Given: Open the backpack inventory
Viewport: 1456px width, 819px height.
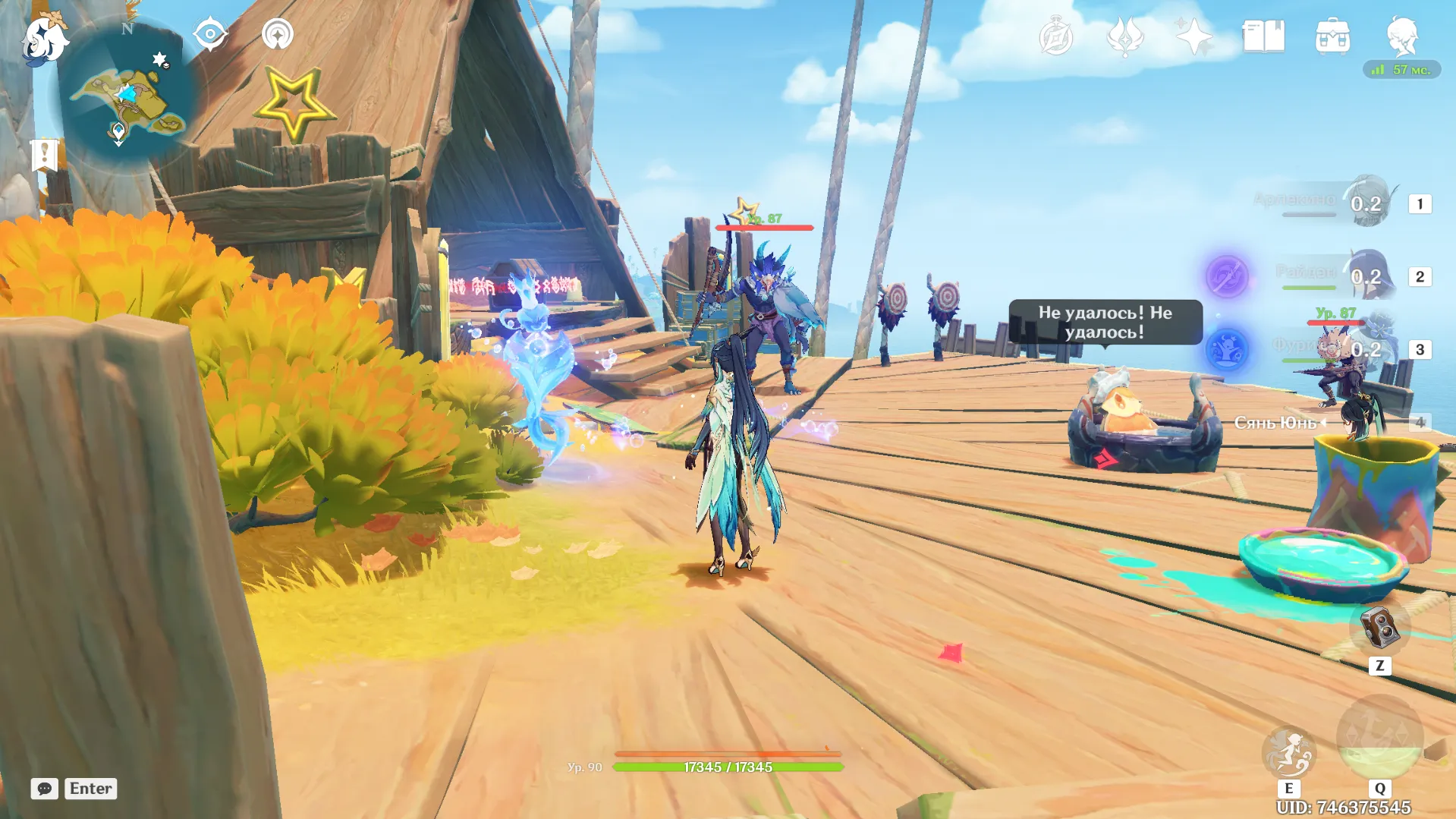Looking at the screenshot, I should click(1332, 36).
